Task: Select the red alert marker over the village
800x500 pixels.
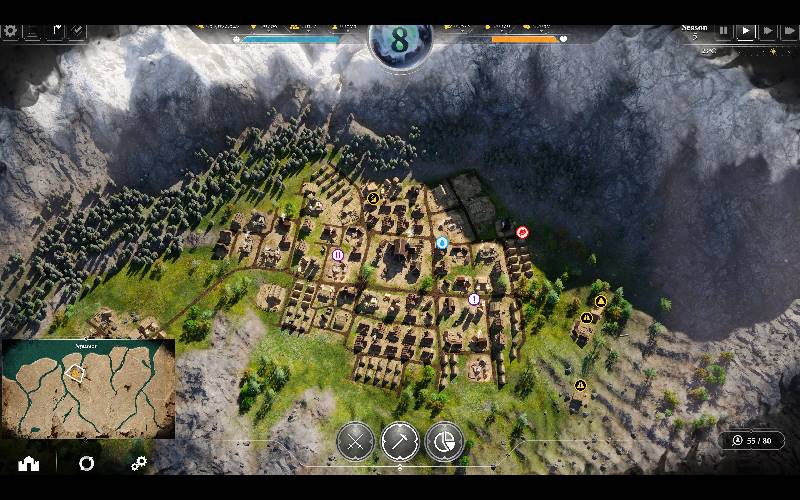Action: click(x=522, y=232)
